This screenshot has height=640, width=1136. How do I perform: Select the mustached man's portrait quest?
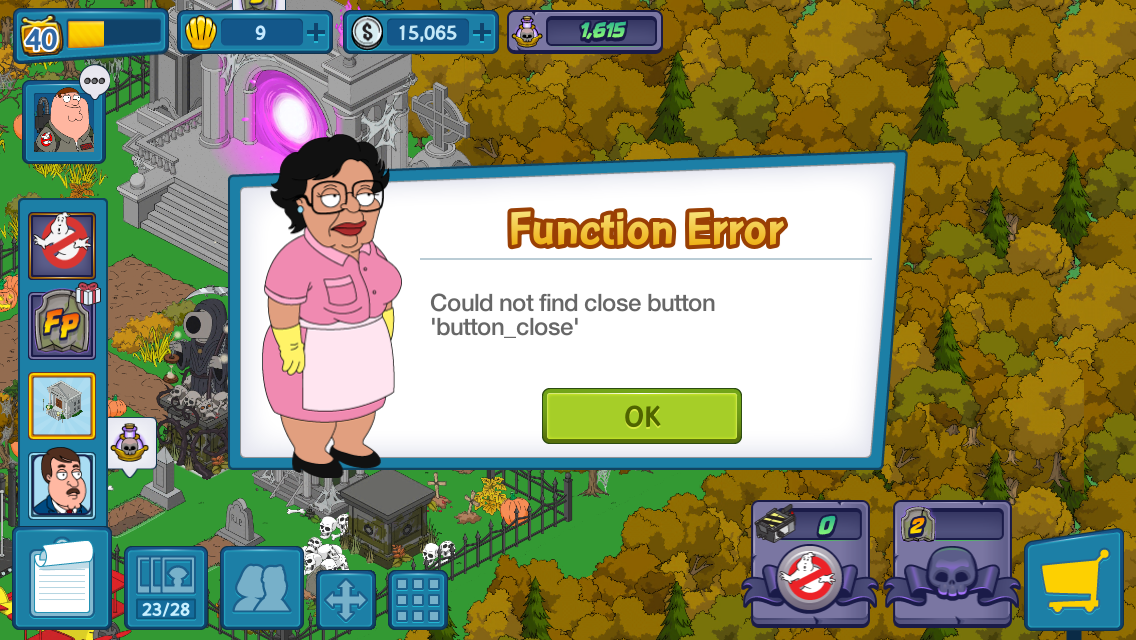pos(62,485)
